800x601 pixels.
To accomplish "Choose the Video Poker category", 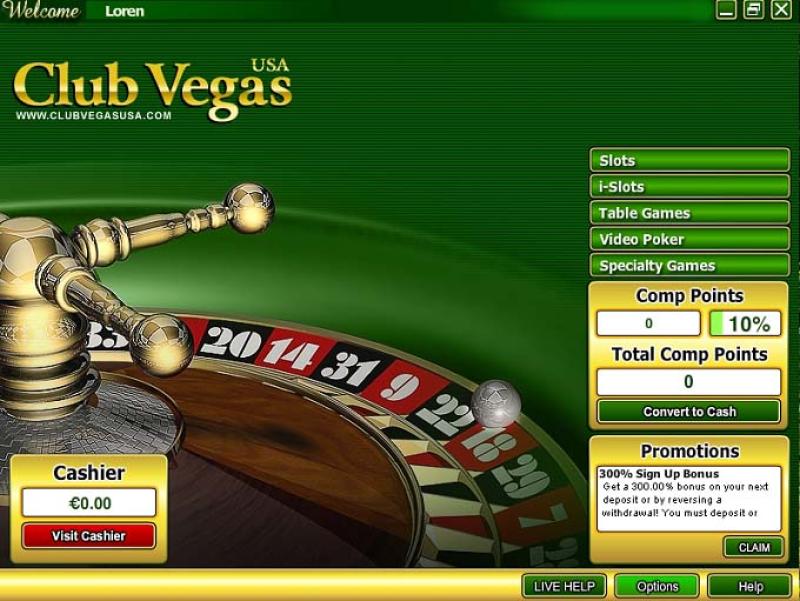I will (x=689, y=239).
